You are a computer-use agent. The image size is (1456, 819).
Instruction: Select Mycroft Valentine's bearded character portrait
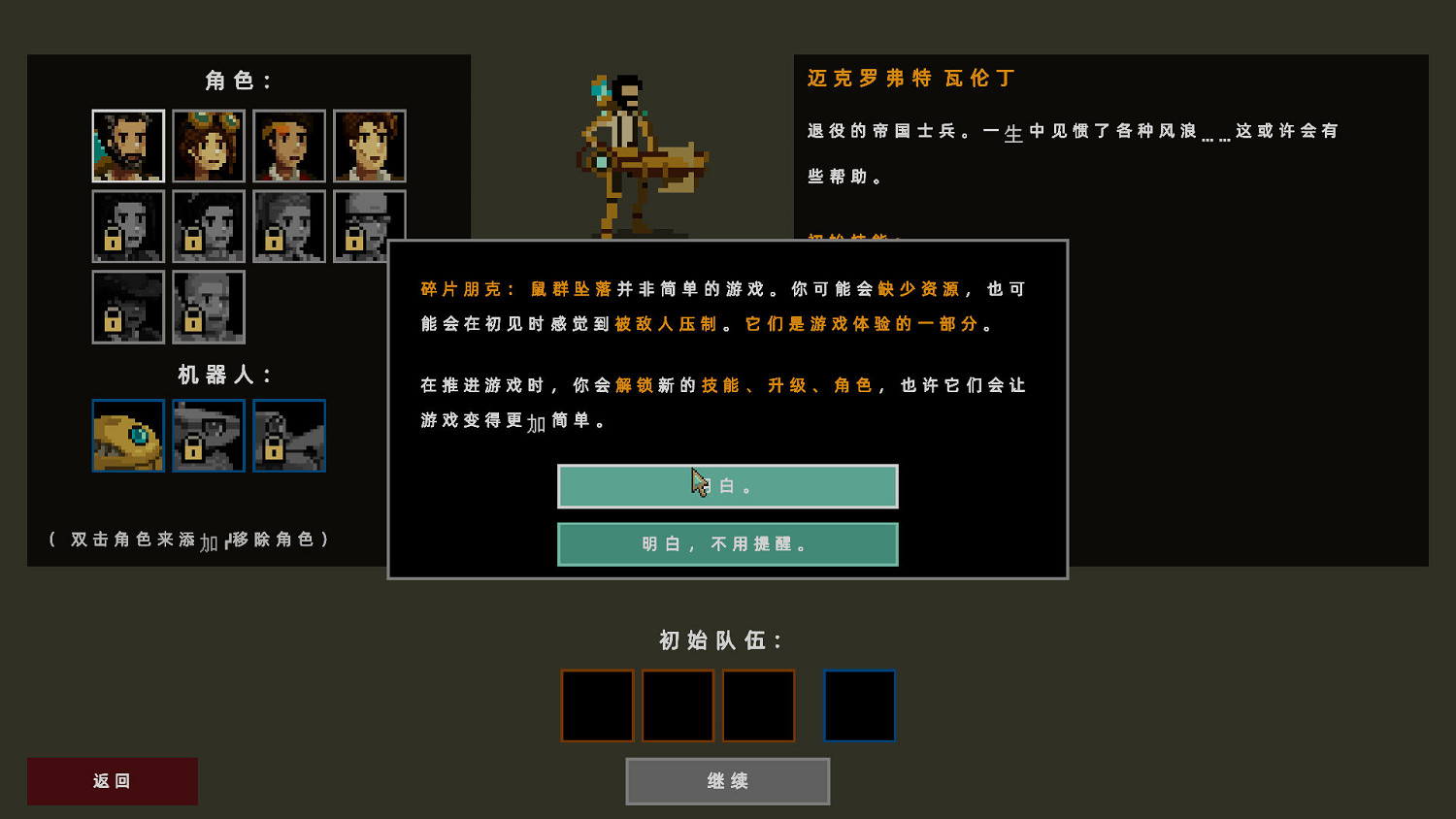[128, 146]
